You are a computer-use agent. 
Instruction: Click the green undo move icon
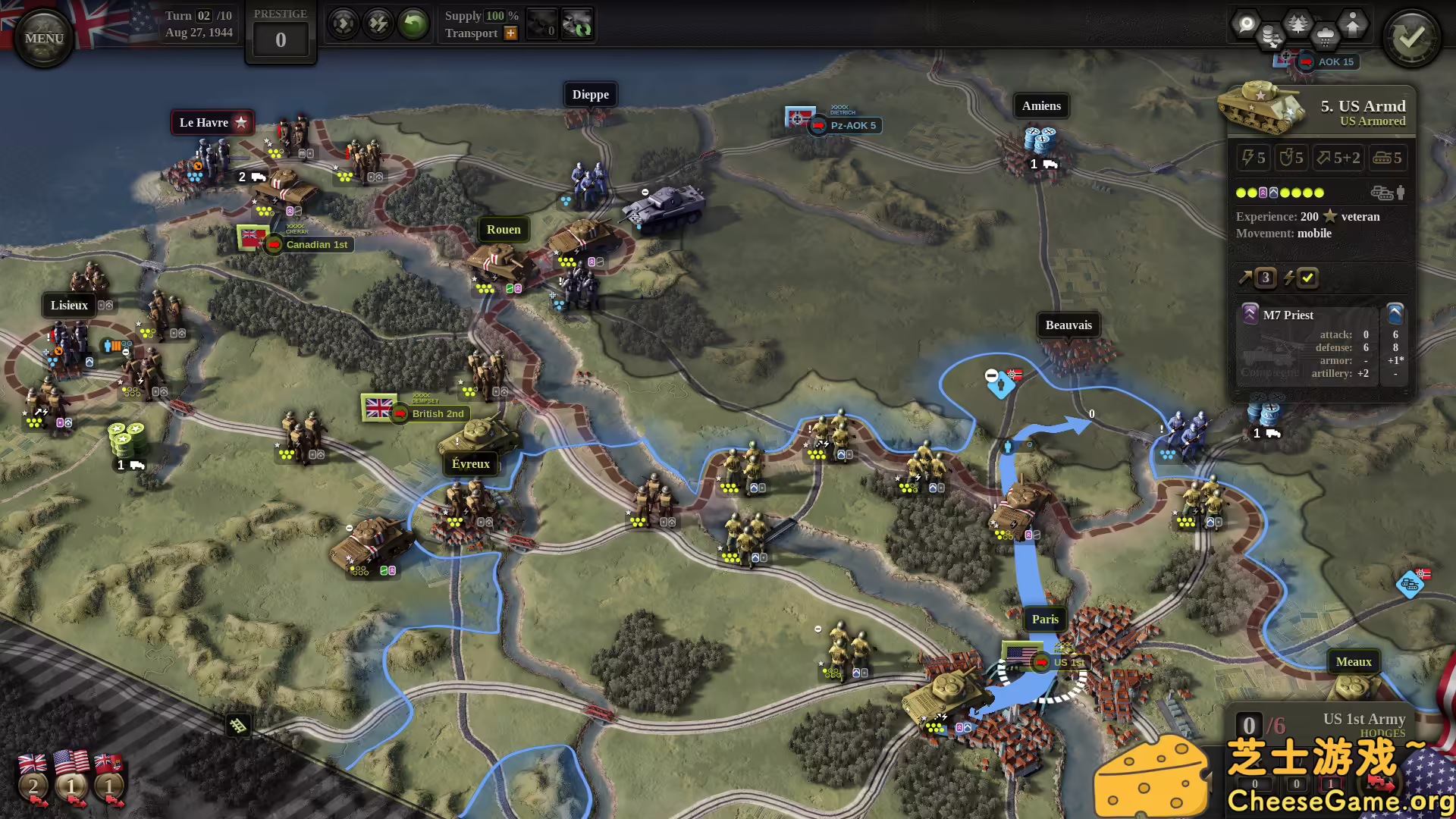tap(412, 24)
